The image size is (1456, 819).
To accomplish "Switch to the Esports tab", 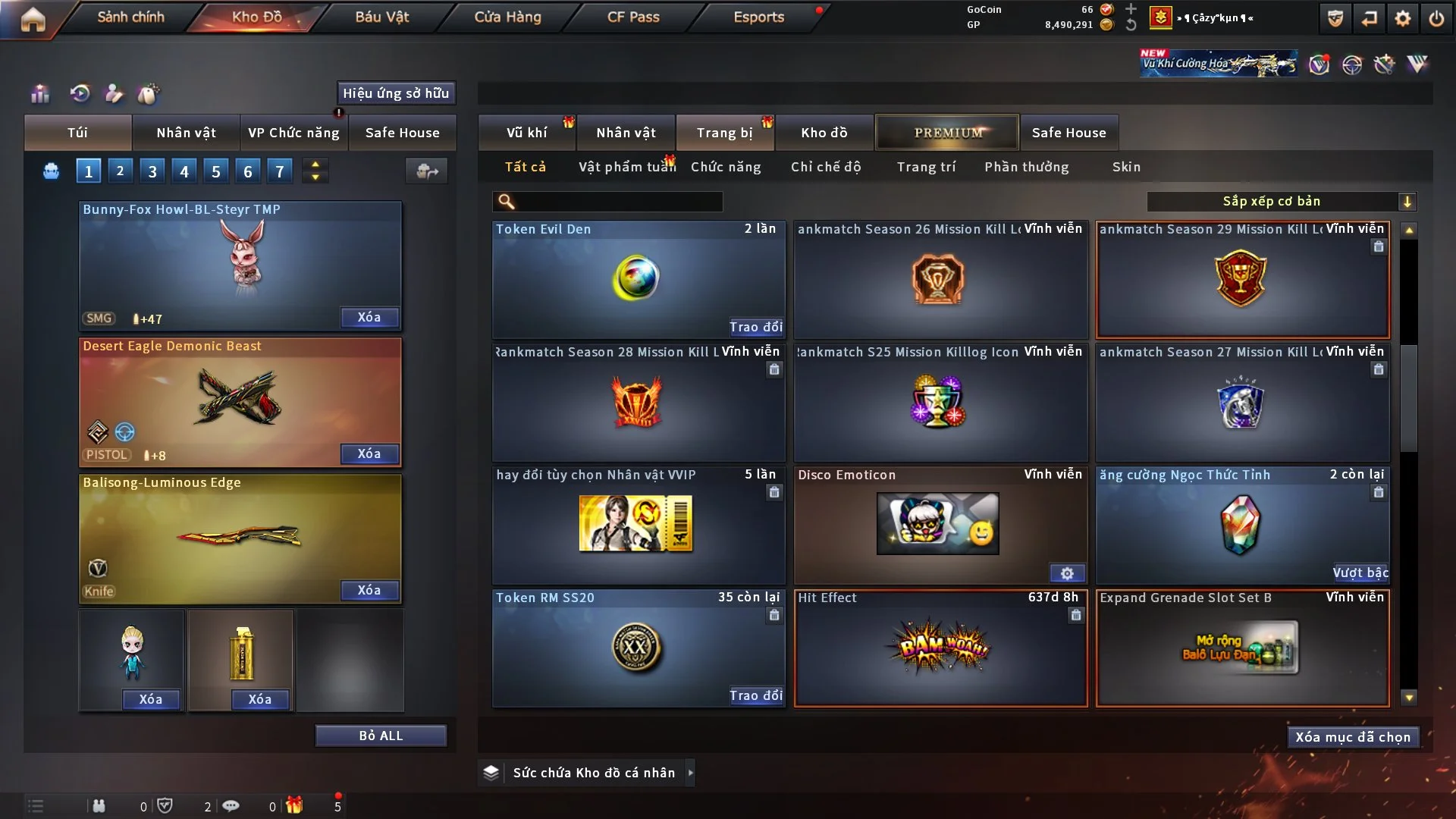I will point(758,17).
